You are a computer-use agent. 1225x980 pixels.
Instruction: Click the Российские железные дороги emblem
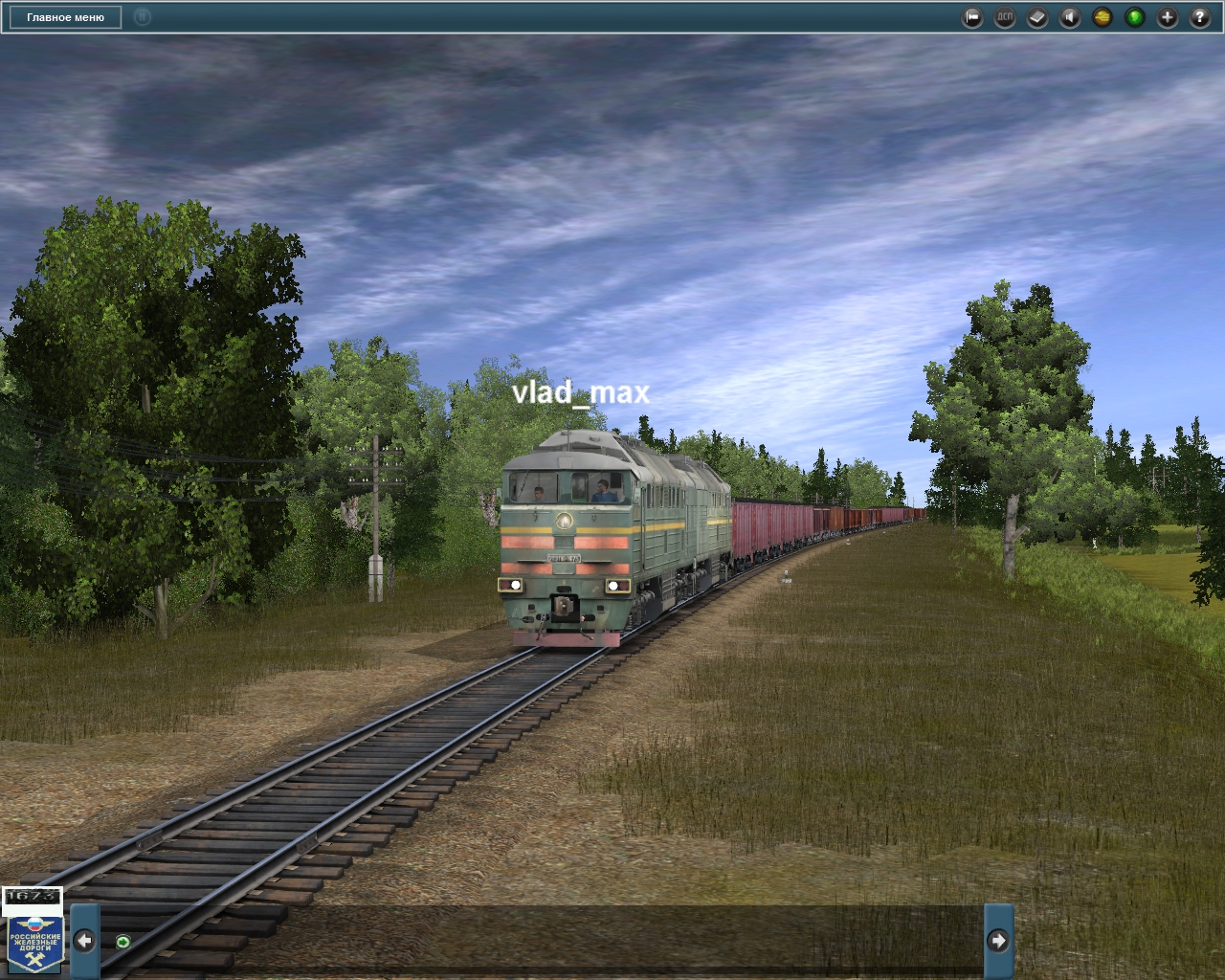35,941
